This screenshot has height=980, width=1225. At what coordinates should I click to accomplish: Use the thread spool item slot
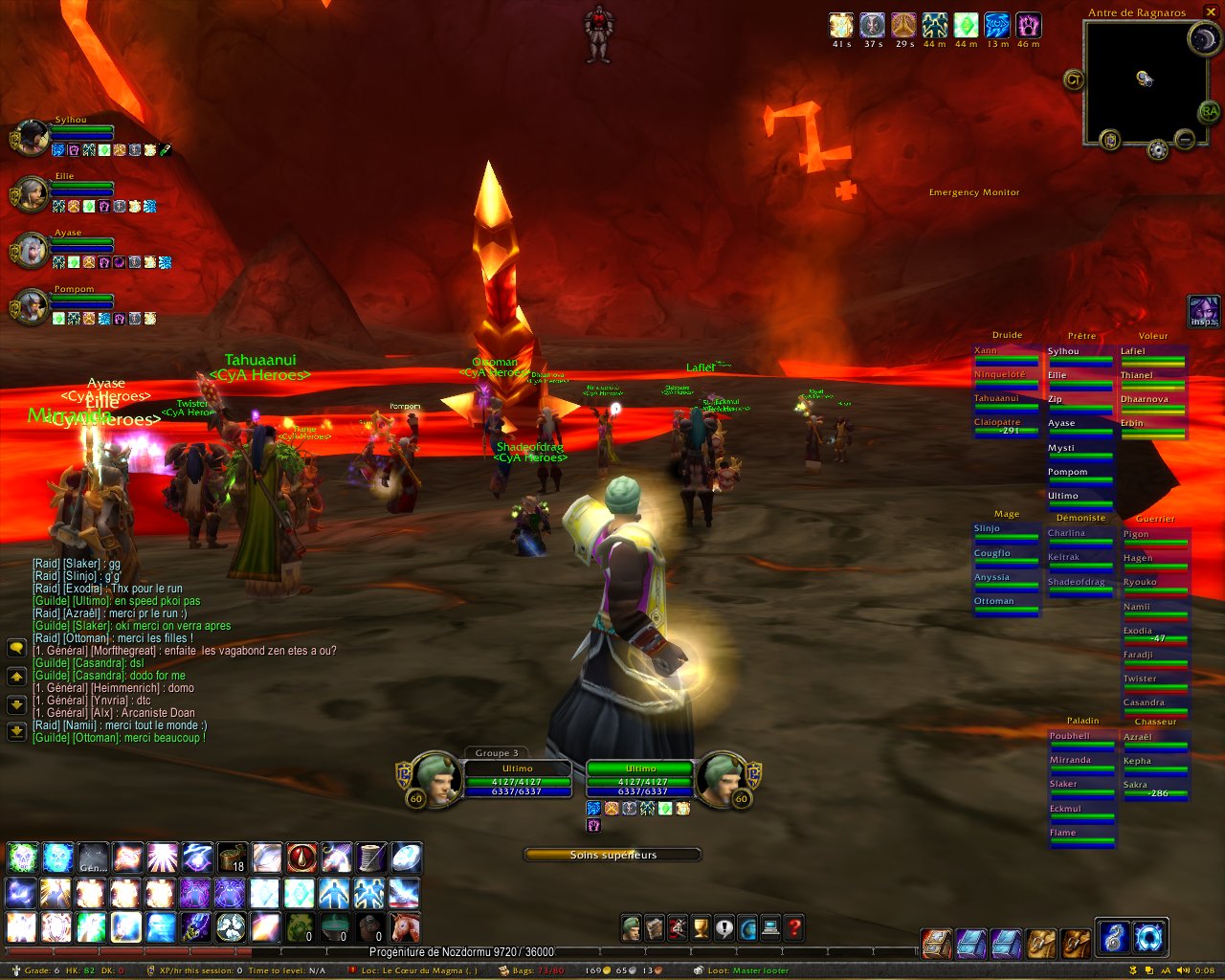370,857
